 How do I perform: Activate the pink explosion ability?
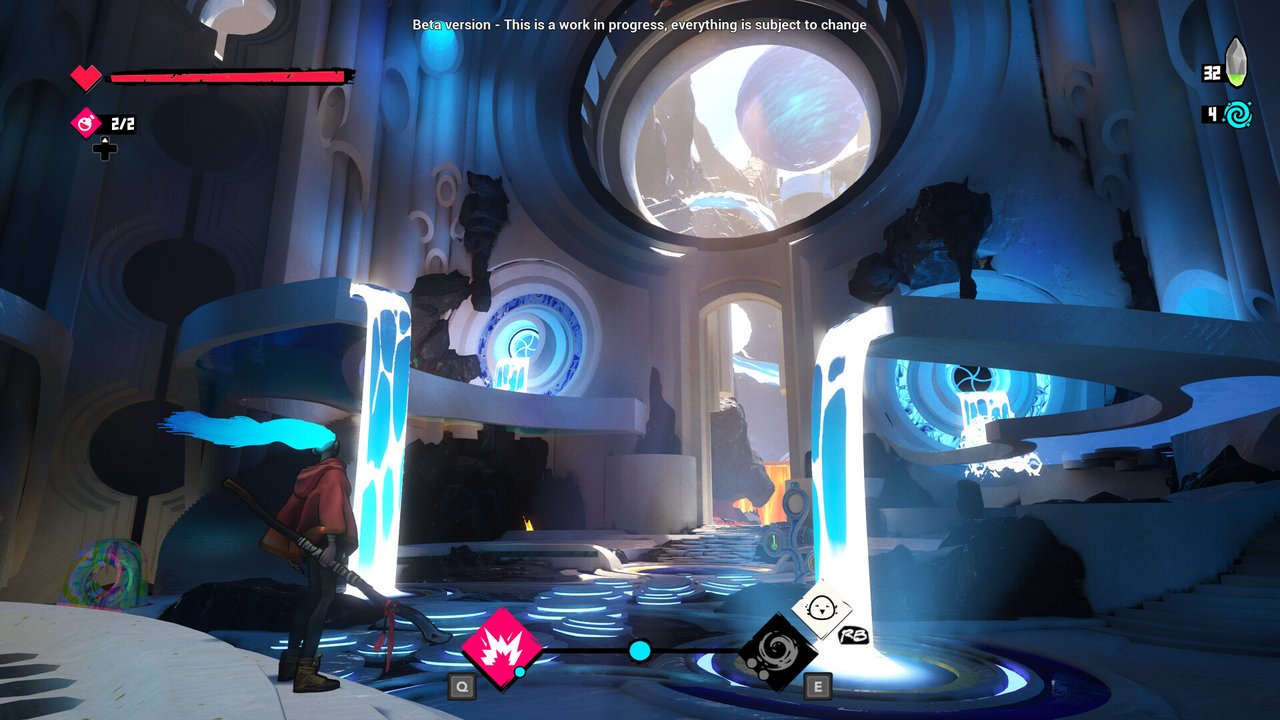pos(501,648)
